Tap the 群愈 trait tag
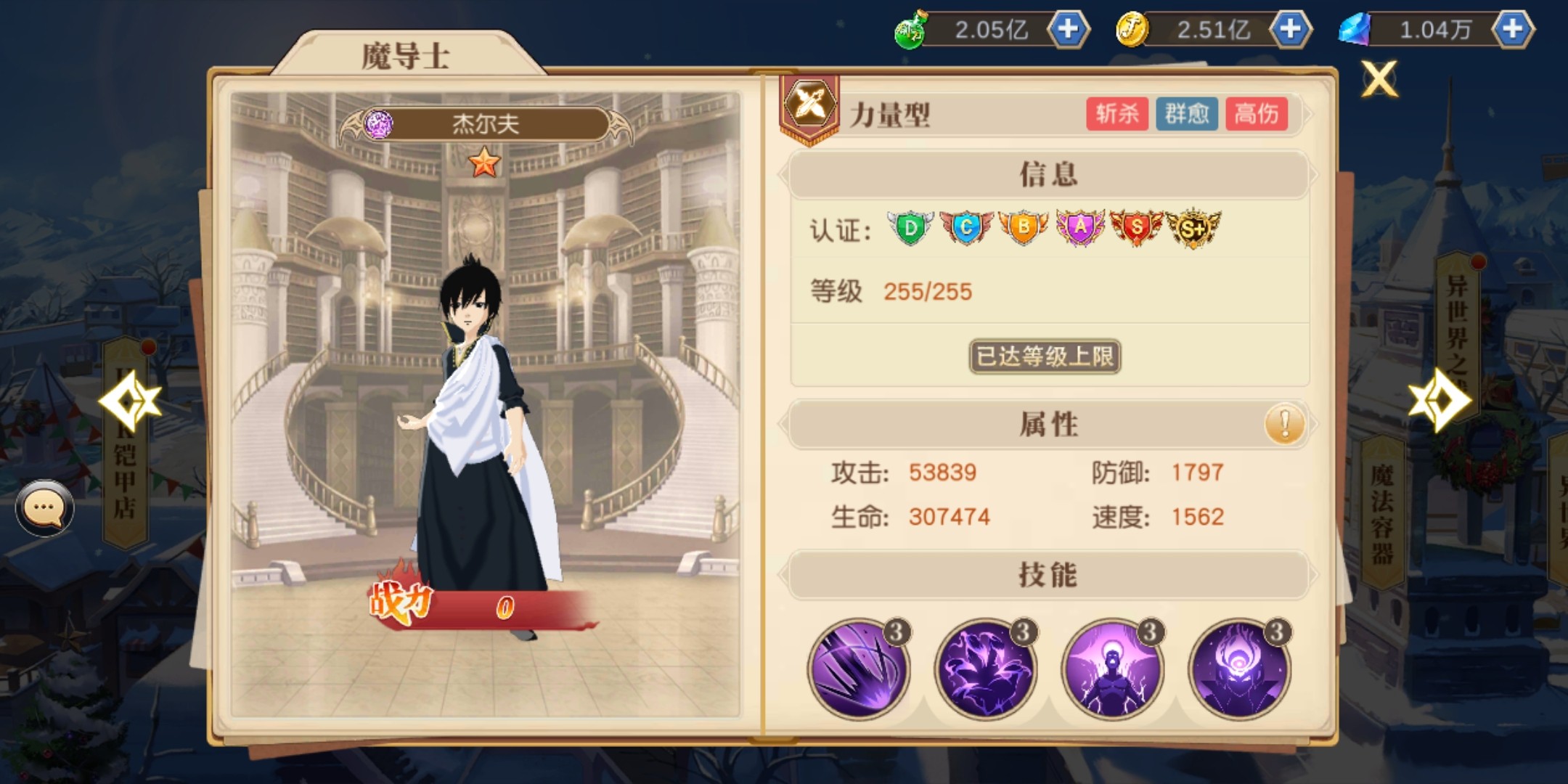 (x=1186, y=114)
